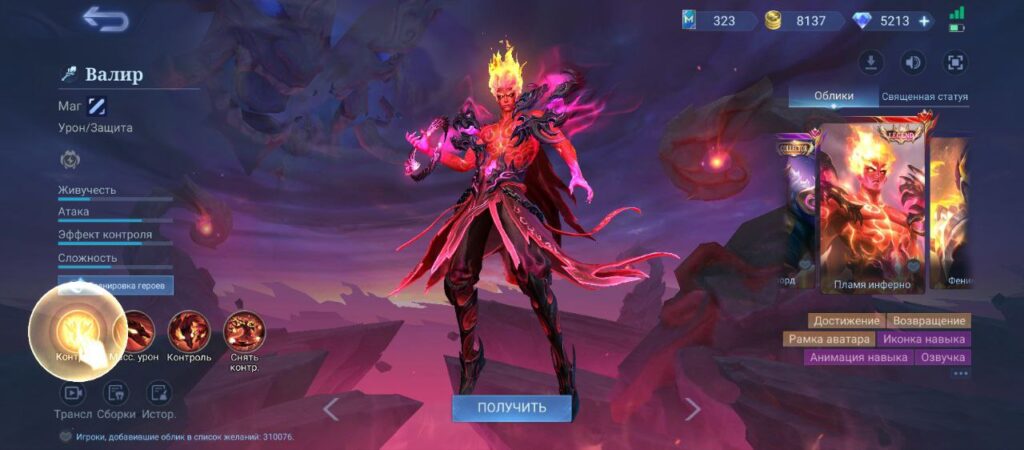Enter fullscreen view of the skin
The width and height of the screenshot is (1024, 450).
[955, 63]
